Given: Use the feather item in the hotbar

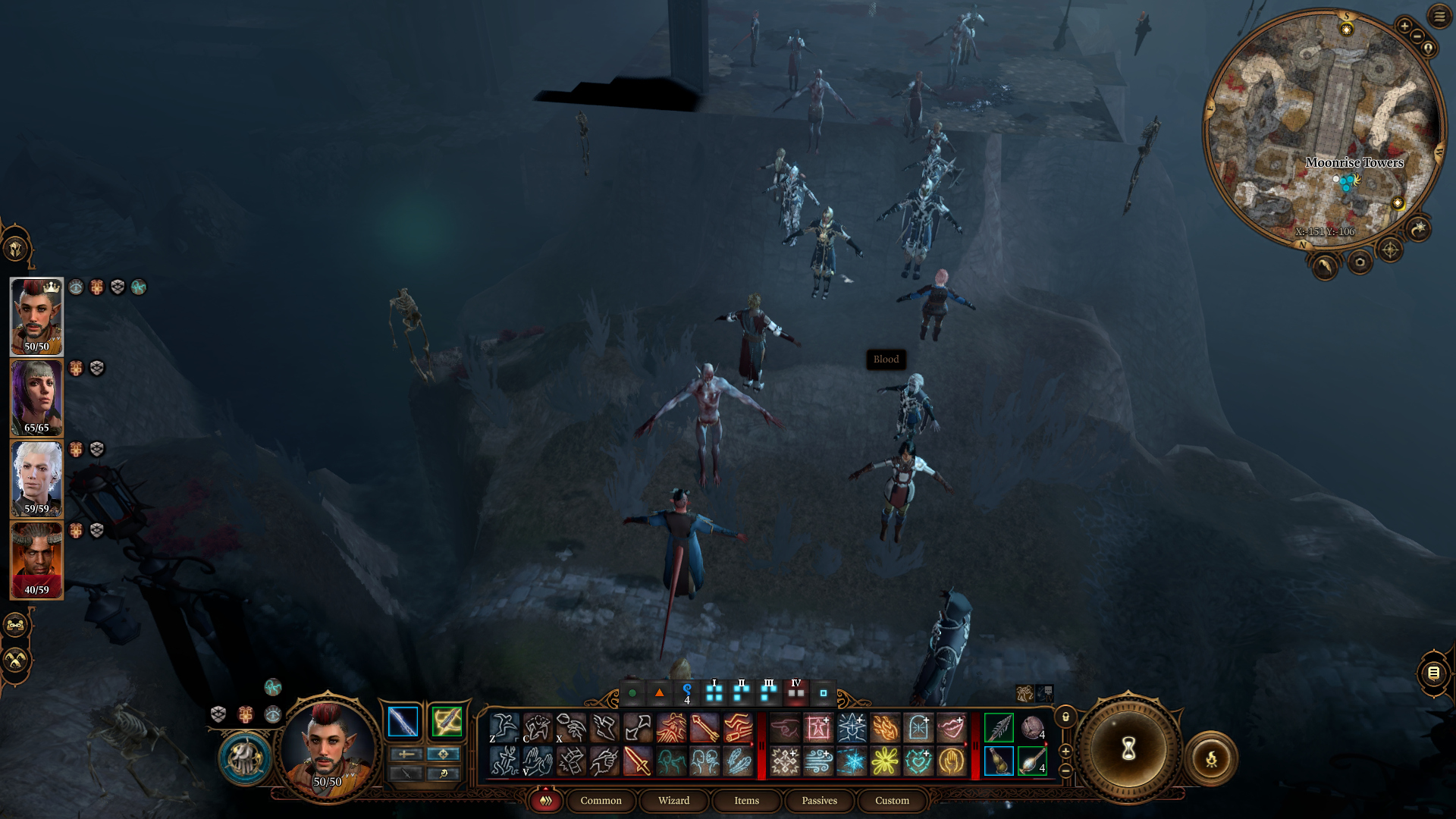Looking at the screenshot, I should [999, 728].
